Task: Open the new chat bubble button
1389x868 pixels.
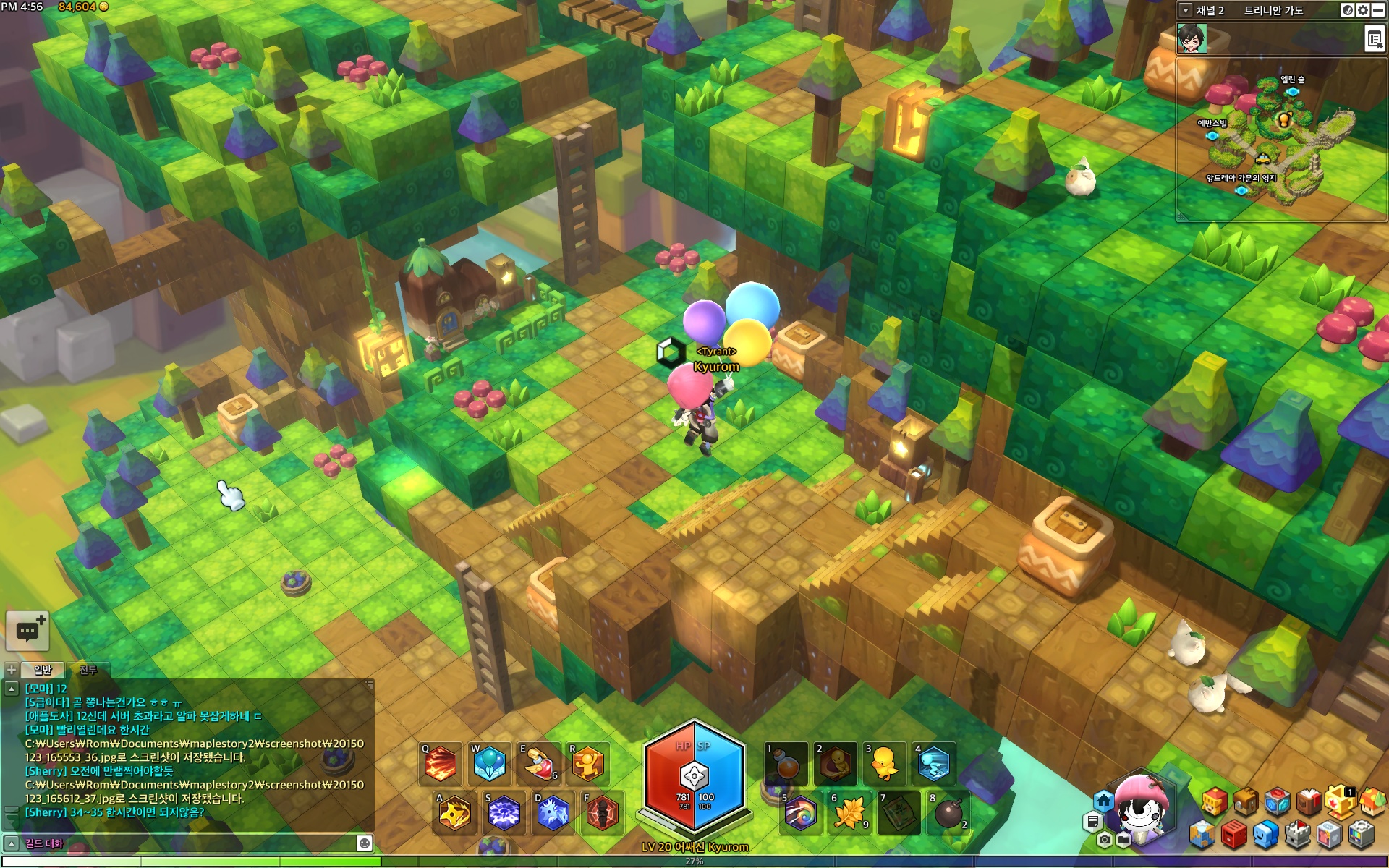Action: (27, 631)
